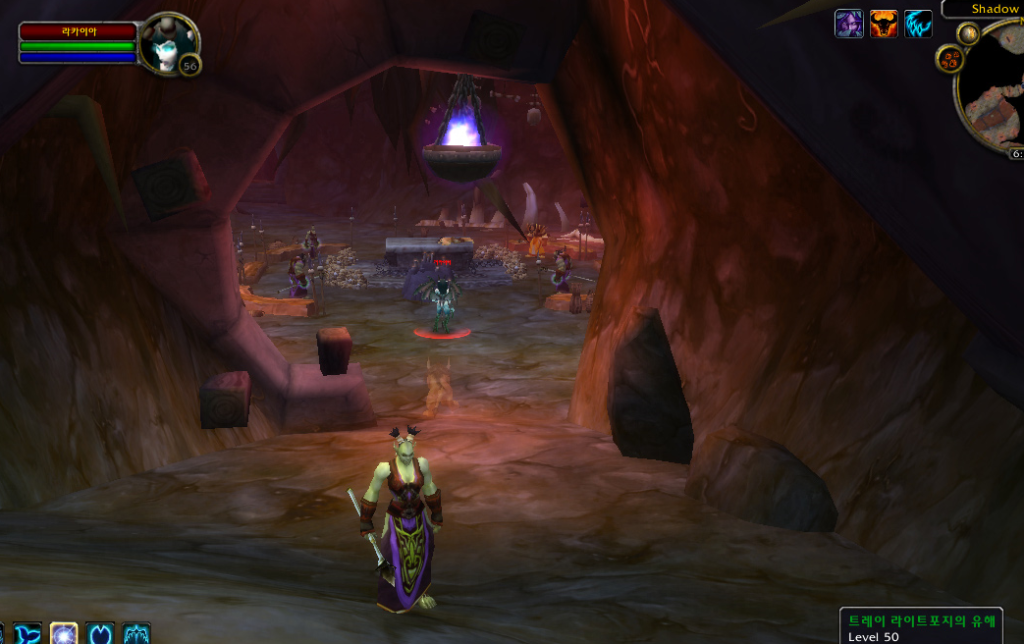This screenshot has width=1024, height=644.
Task: Click the Shadow zone name label
Action: 993,9
